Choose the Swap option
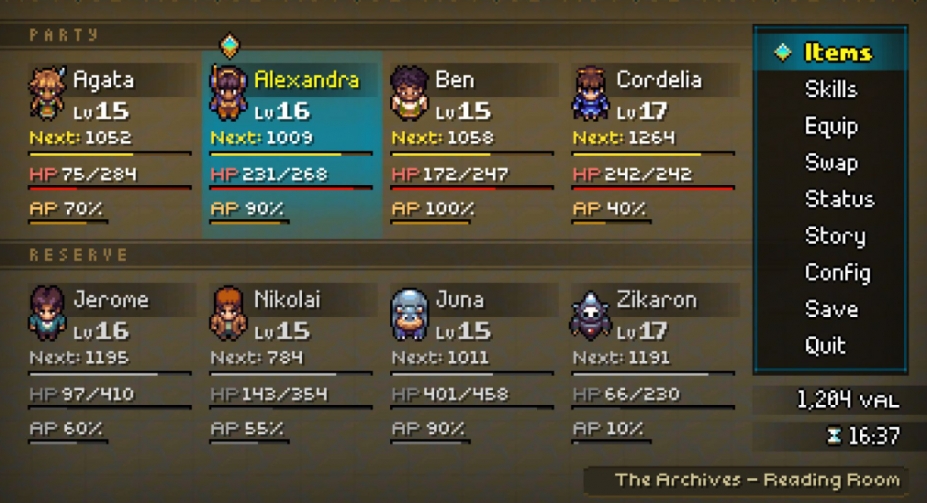 (x=831, y=163)
